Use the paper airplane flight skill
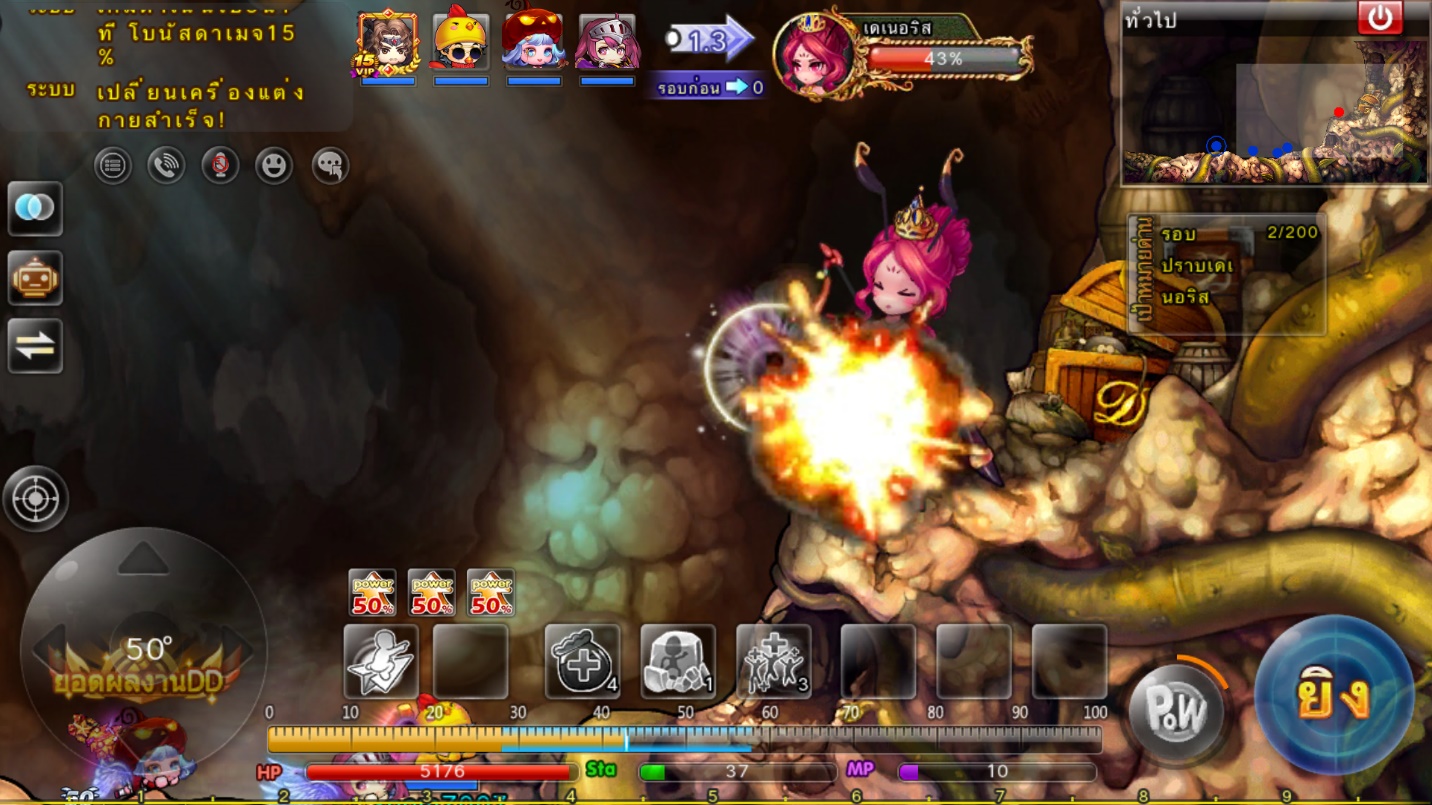 381,661
